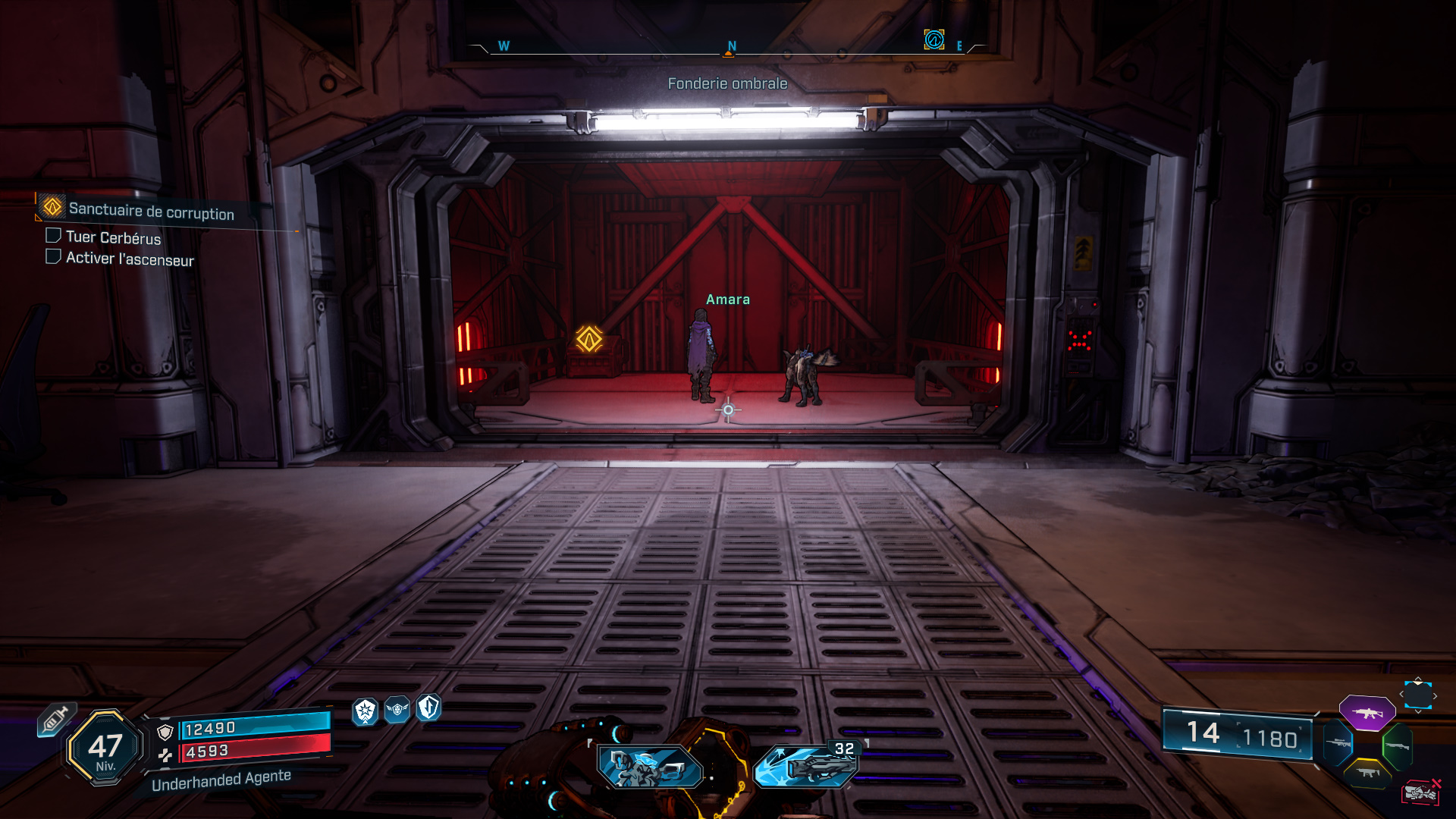Select the orange quest diamond marker
The width and height of the screenshot is (1456, 819).
click(x=588, y=338)
